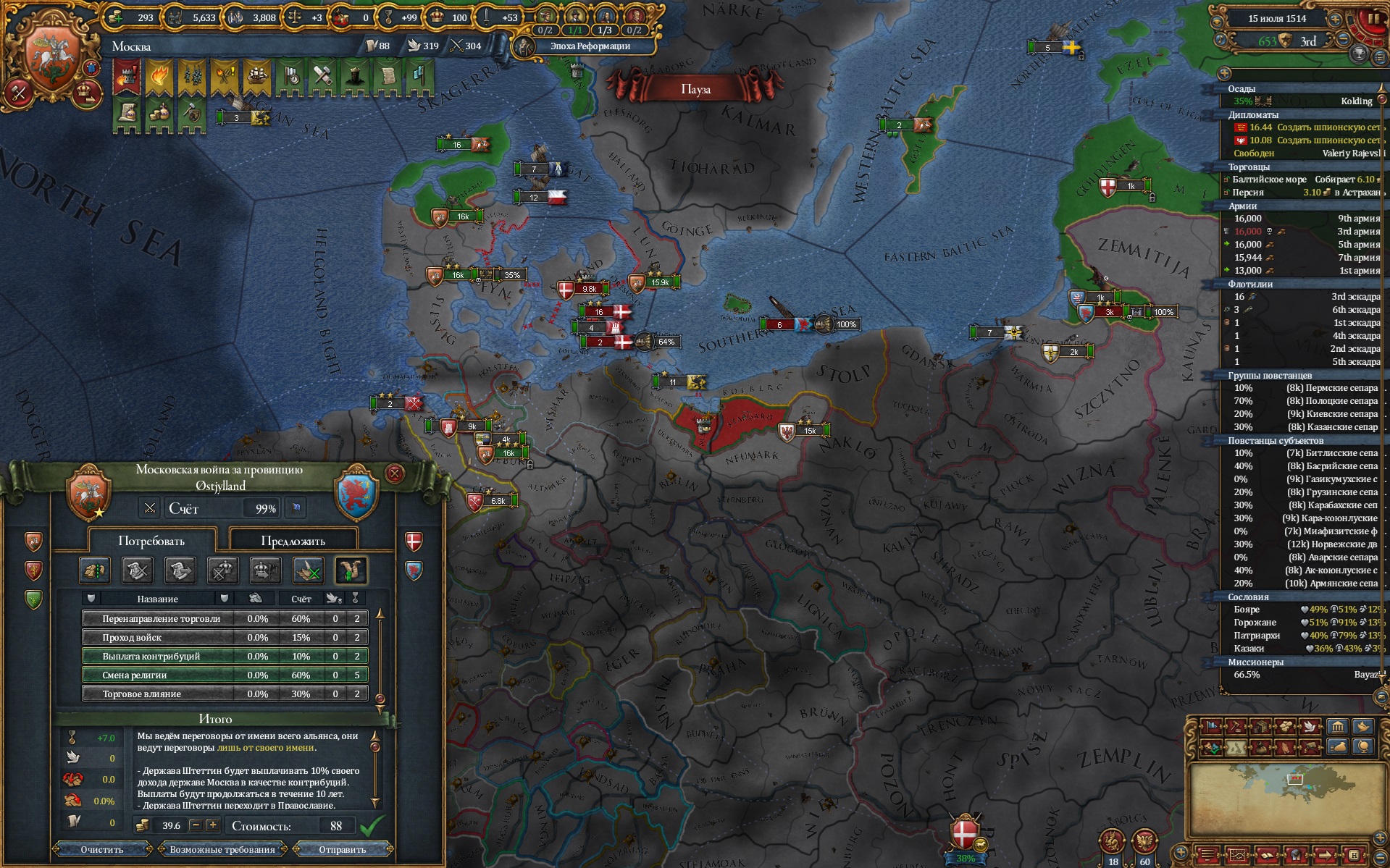This screenshot has width=1390, height=868.
Task: Close the peace negotiation window
Action: 395,473
